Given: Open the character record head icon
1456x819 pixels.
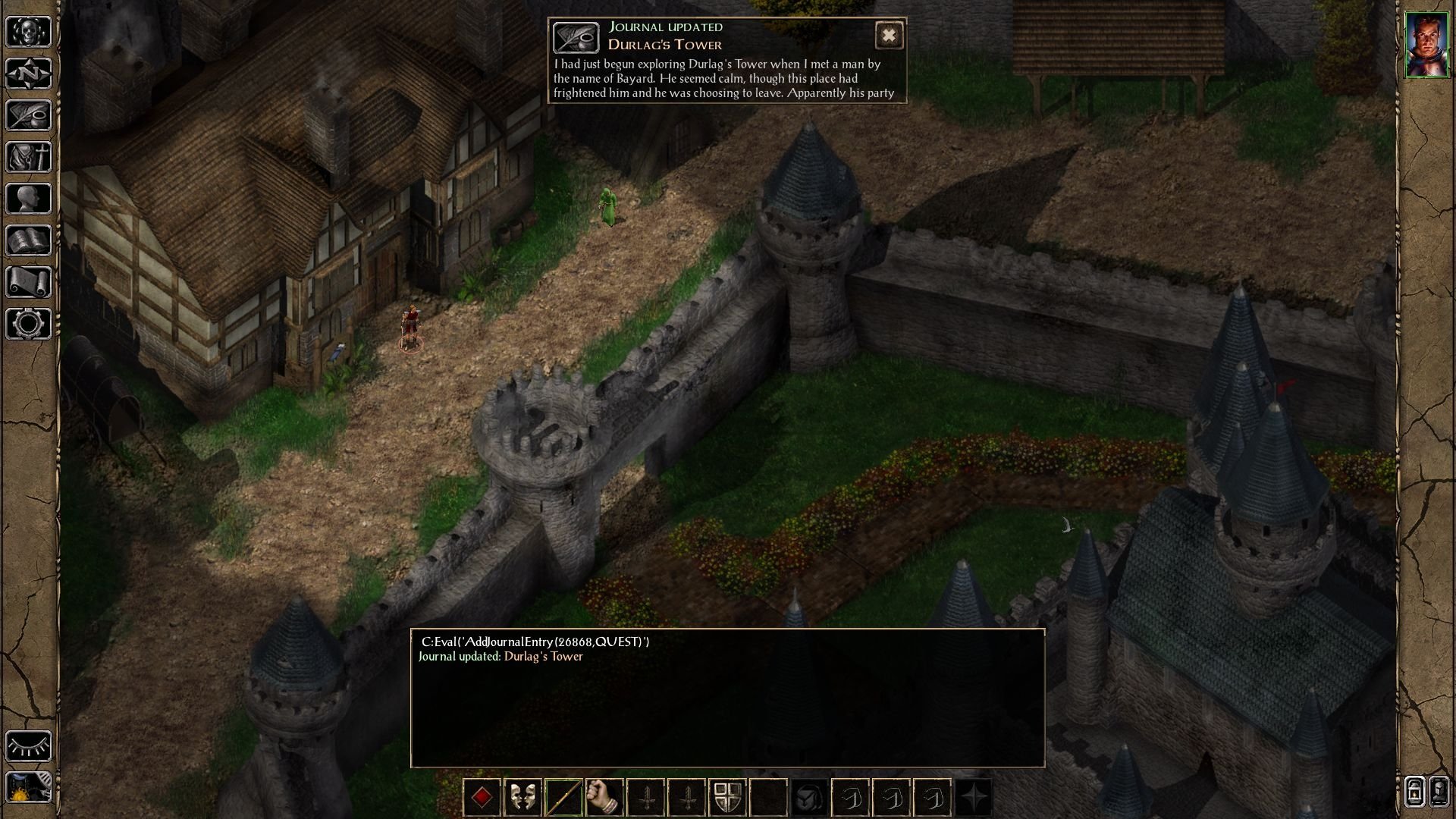Looking at the screenshot, I should [x=29, y=199].
